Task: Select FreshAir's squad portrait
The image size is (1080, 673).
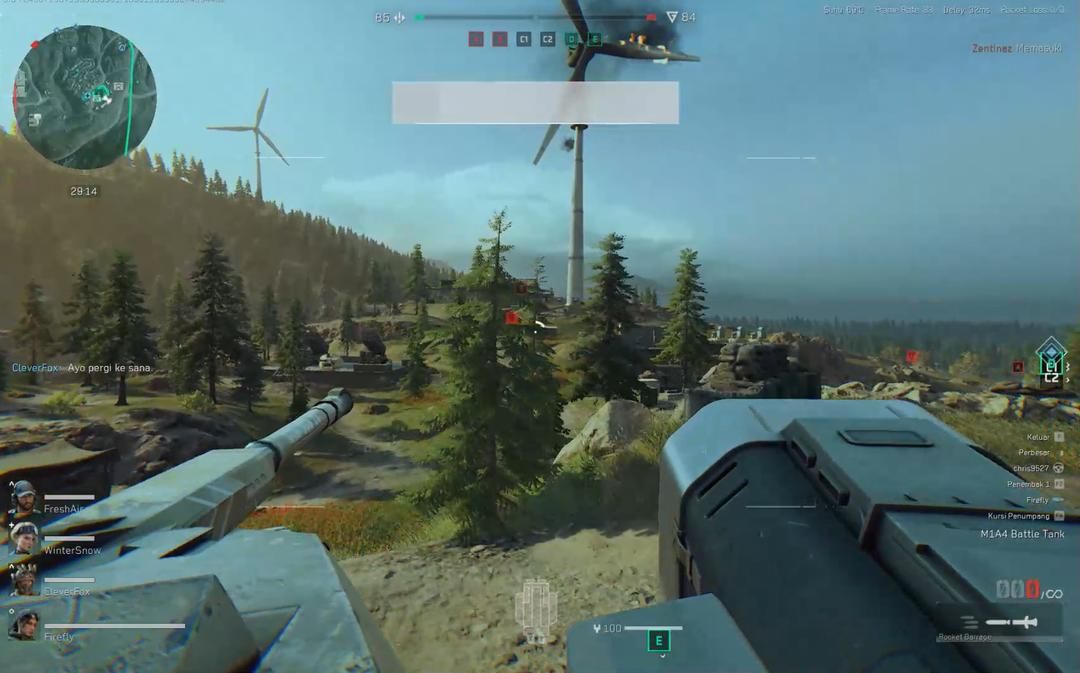Action: [24, 498]
